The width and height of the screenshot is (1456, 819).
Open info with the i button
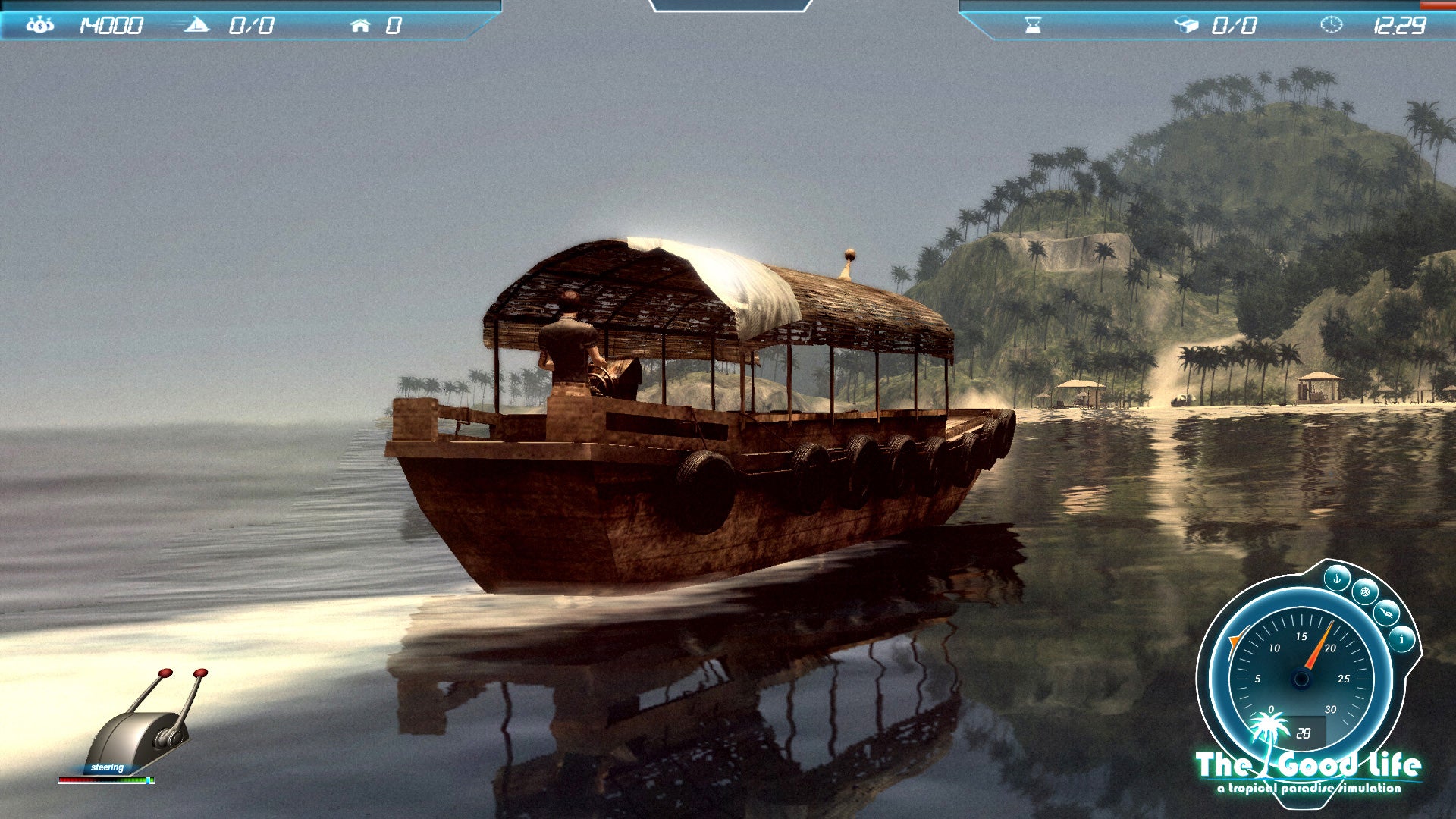(x=1401, y=639)
